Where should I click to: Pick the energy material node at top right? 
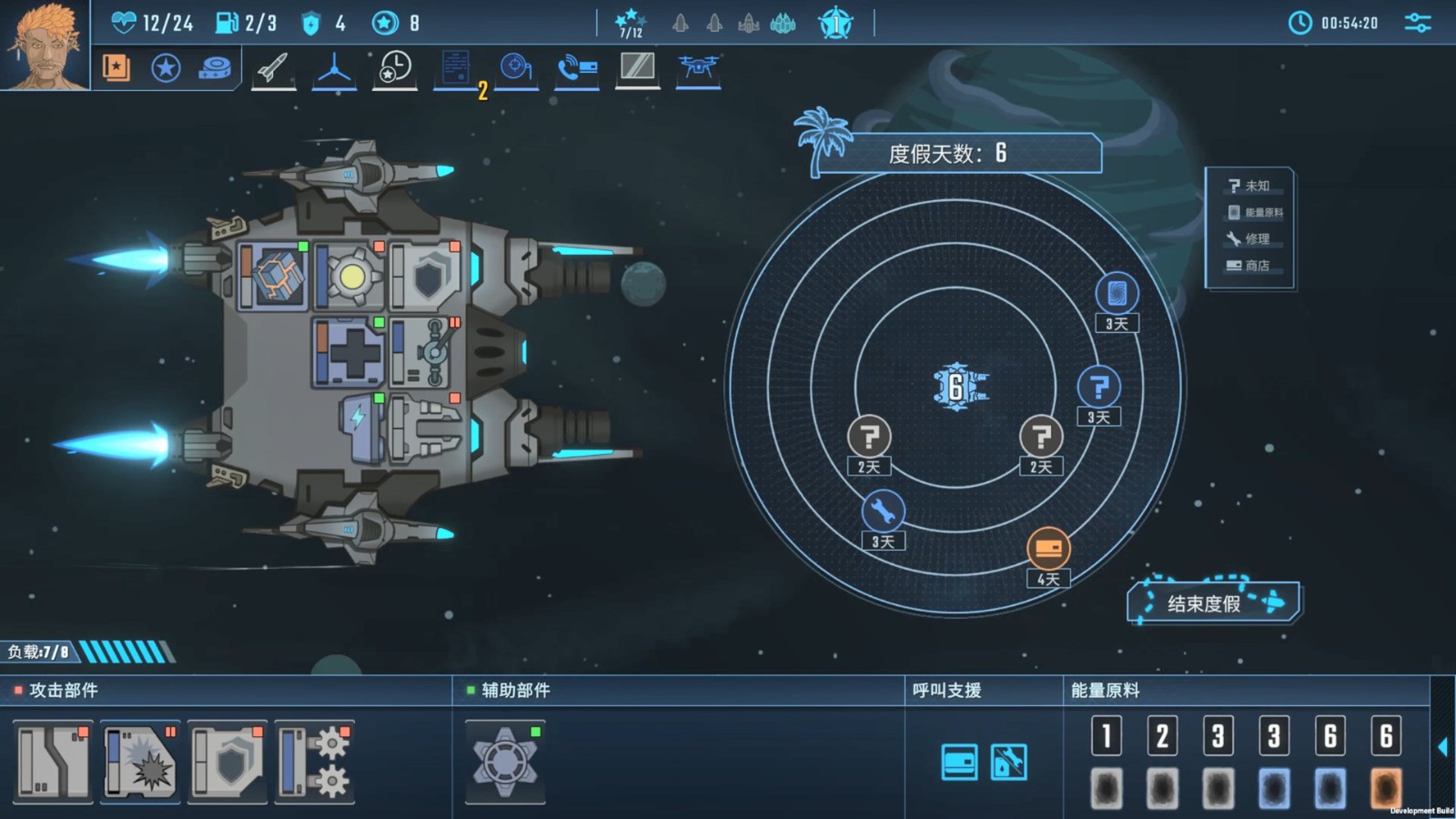(1117, 294)
